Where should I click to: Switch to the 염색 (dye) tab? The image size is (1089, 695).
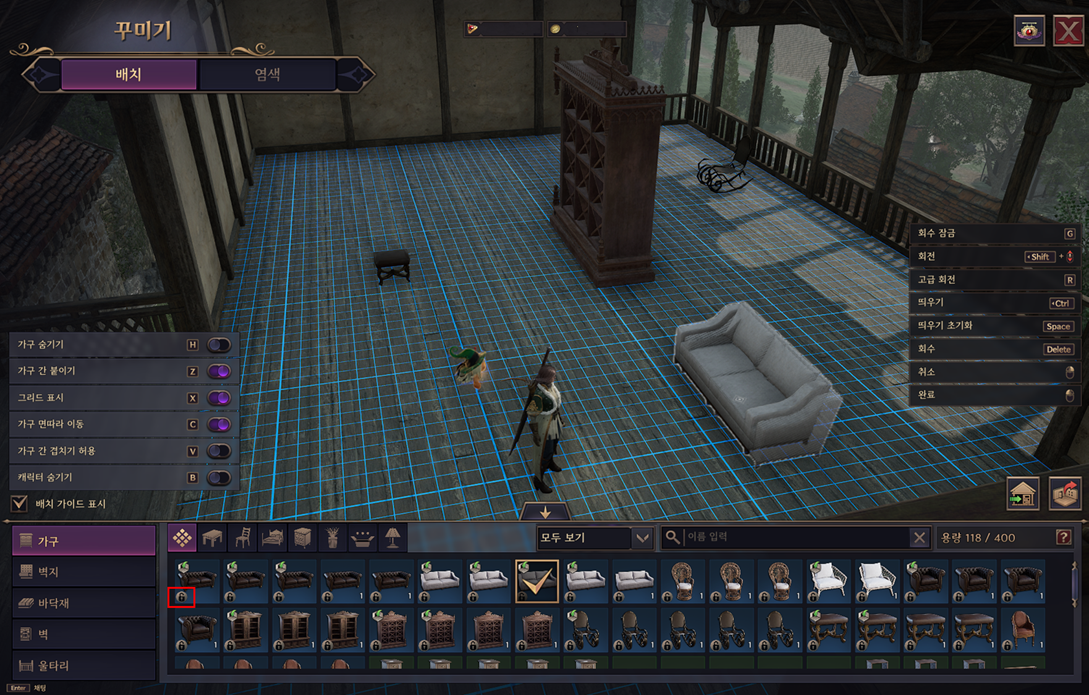click(267, 75)
